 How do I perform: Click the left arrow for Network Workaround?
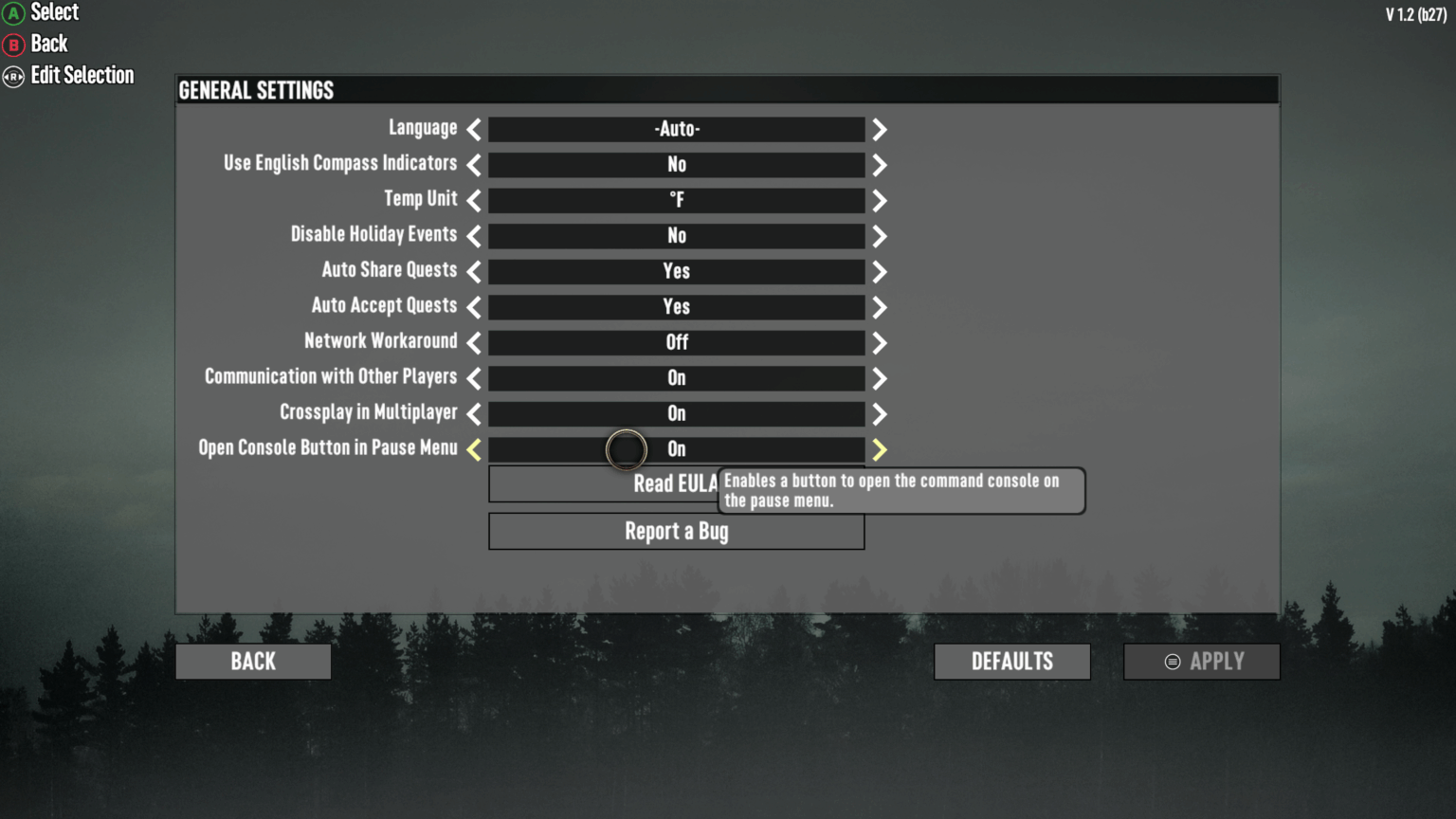point(472,342)
